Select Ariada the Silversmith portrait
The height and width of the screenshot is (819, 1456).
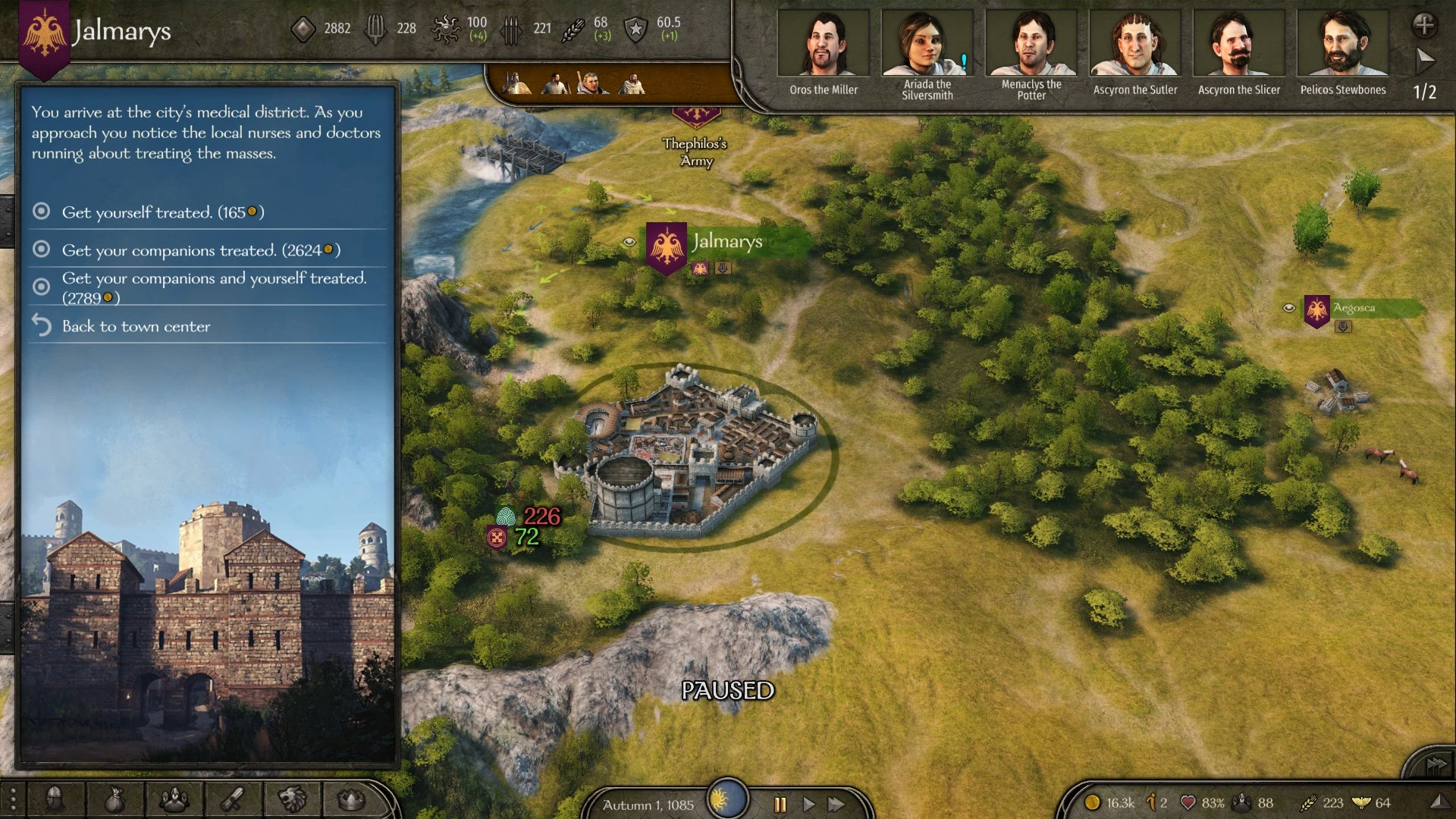[927, 44]
